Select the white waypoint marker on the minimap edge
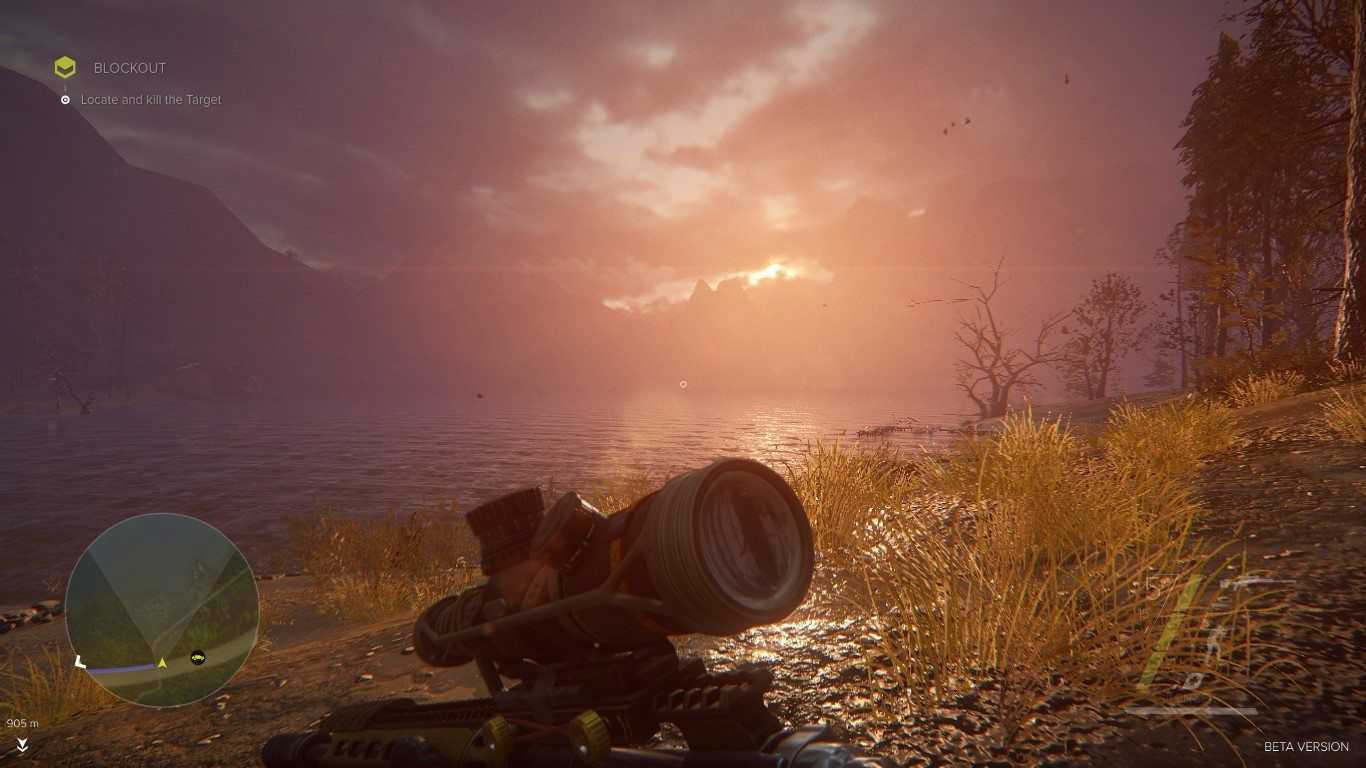Screen dimensions: 1366x768 pos(80,661)
